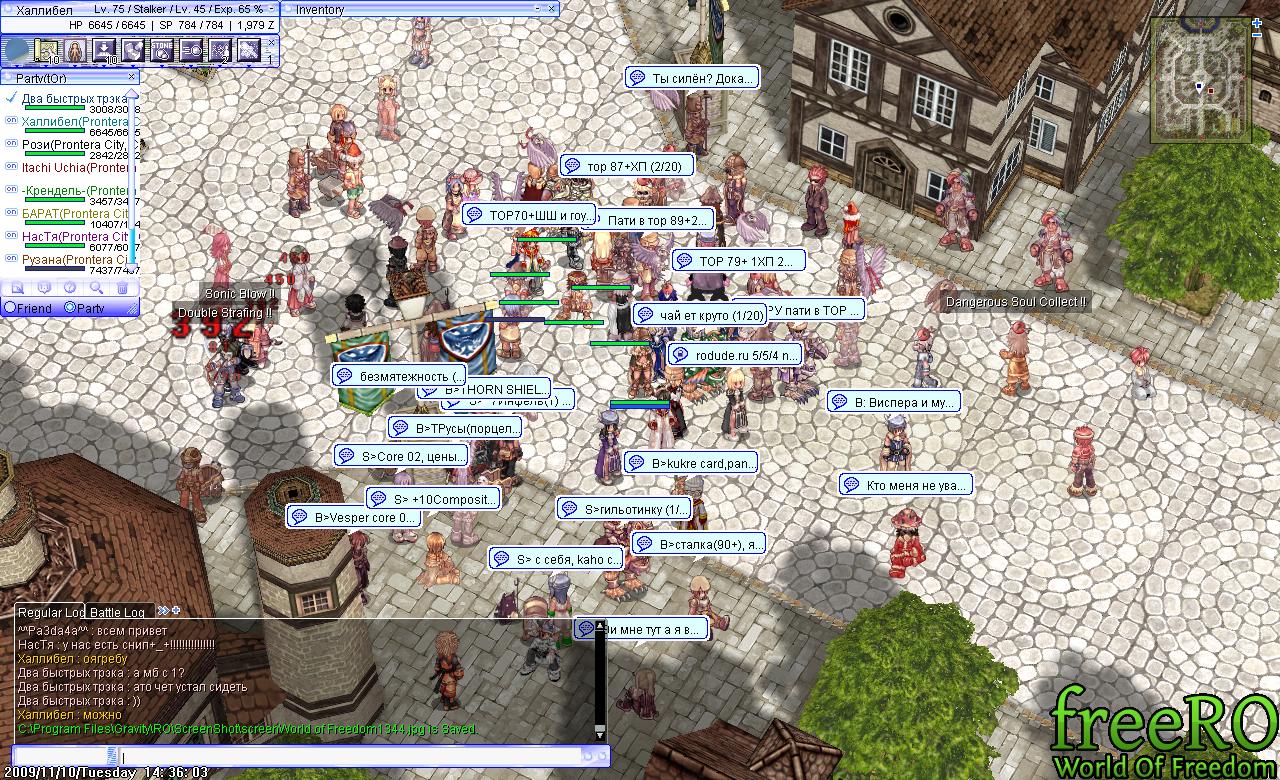Screen dimensions: 1280x780
Task: Open the 'TOP 79+ 1ХП' chat room bubble
Action: [738, 261]
